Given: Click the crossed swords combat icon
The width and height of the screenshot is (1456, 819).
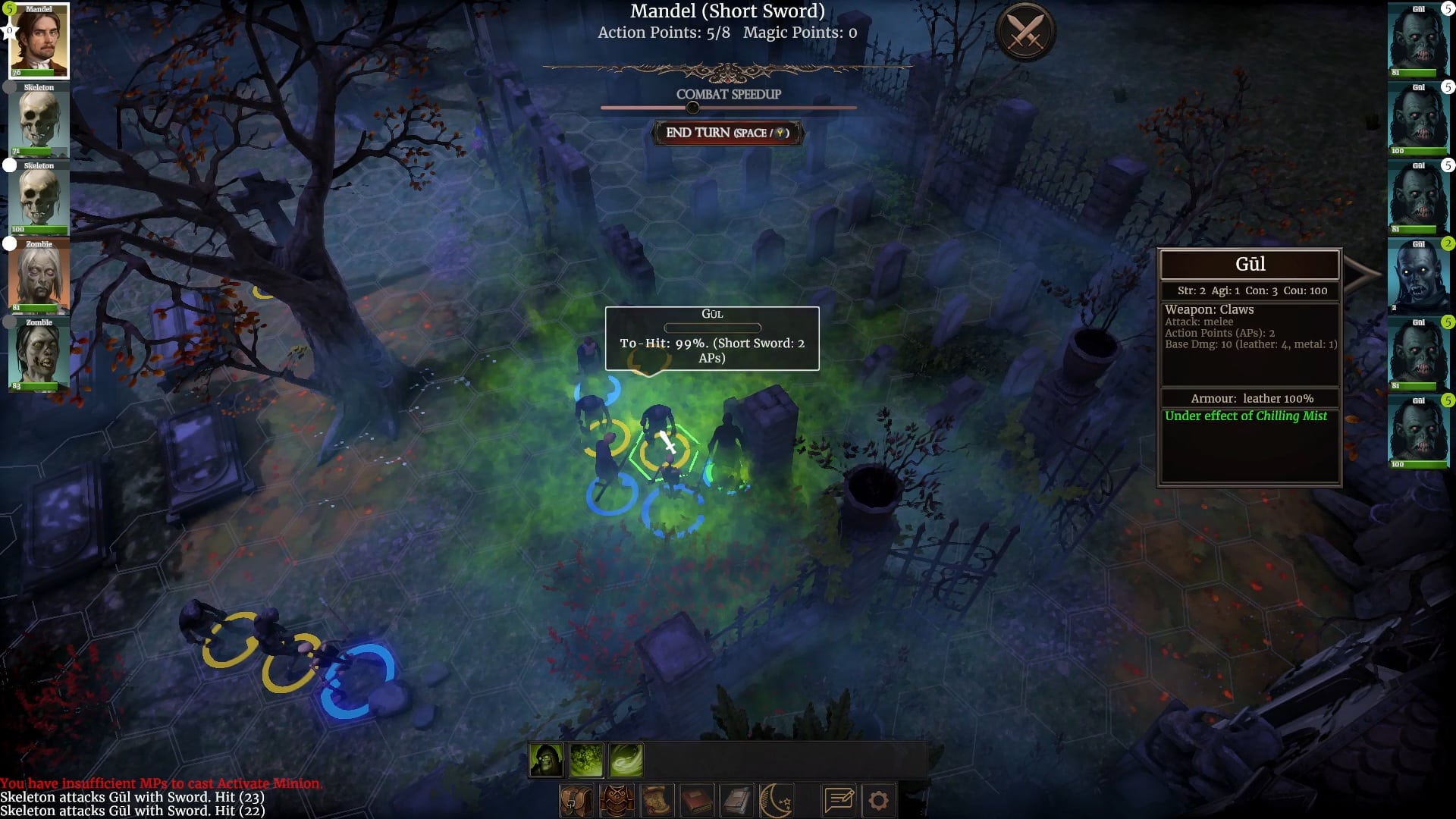Looking at the screenshot, I should (x=1025, y=33).
